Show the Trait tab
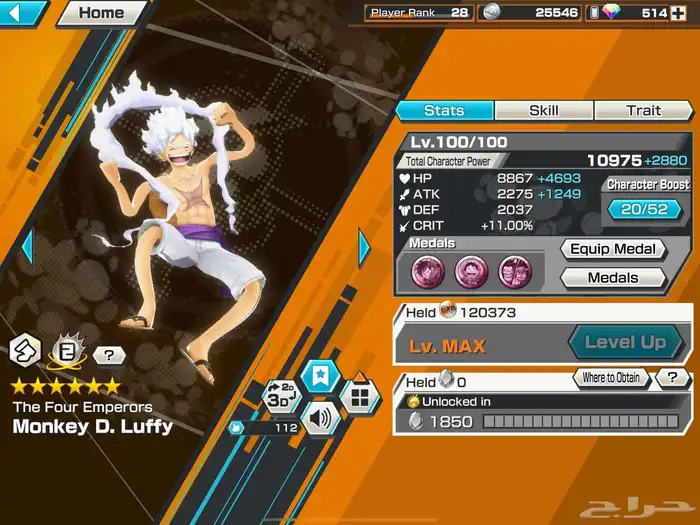 643,110
